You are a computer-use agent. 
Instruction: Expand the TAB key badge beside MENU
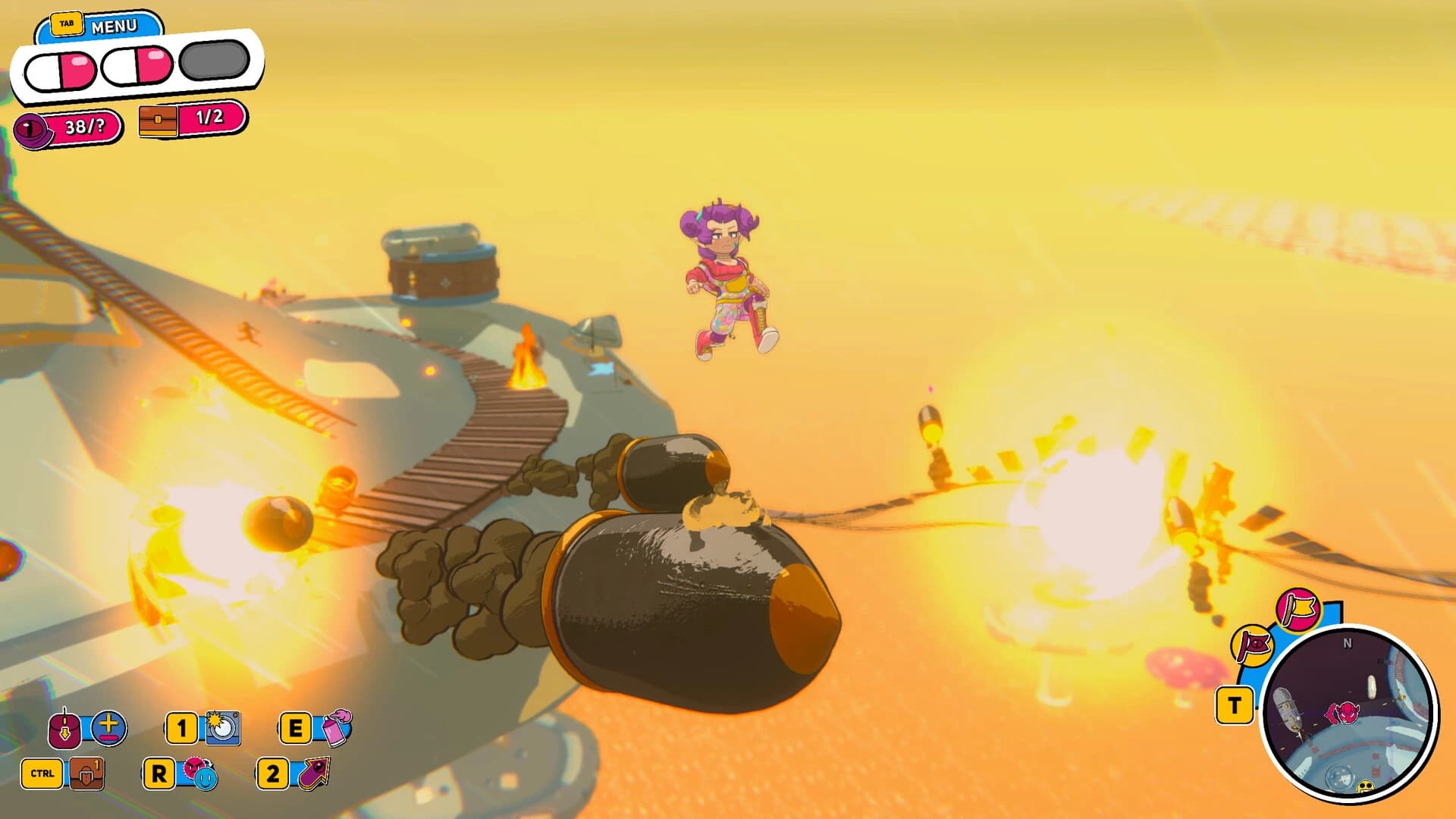[67, 22]
